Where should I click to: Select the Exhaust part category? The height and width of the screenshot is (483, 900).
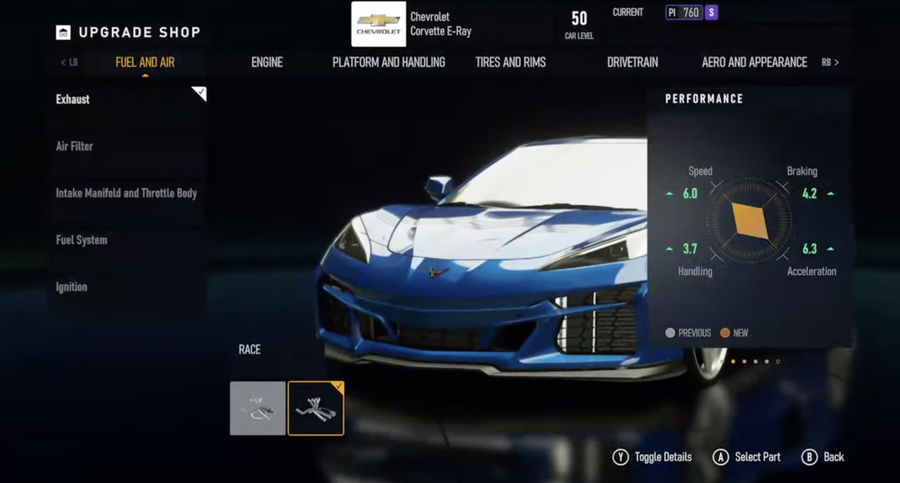[x=73, y=100]
